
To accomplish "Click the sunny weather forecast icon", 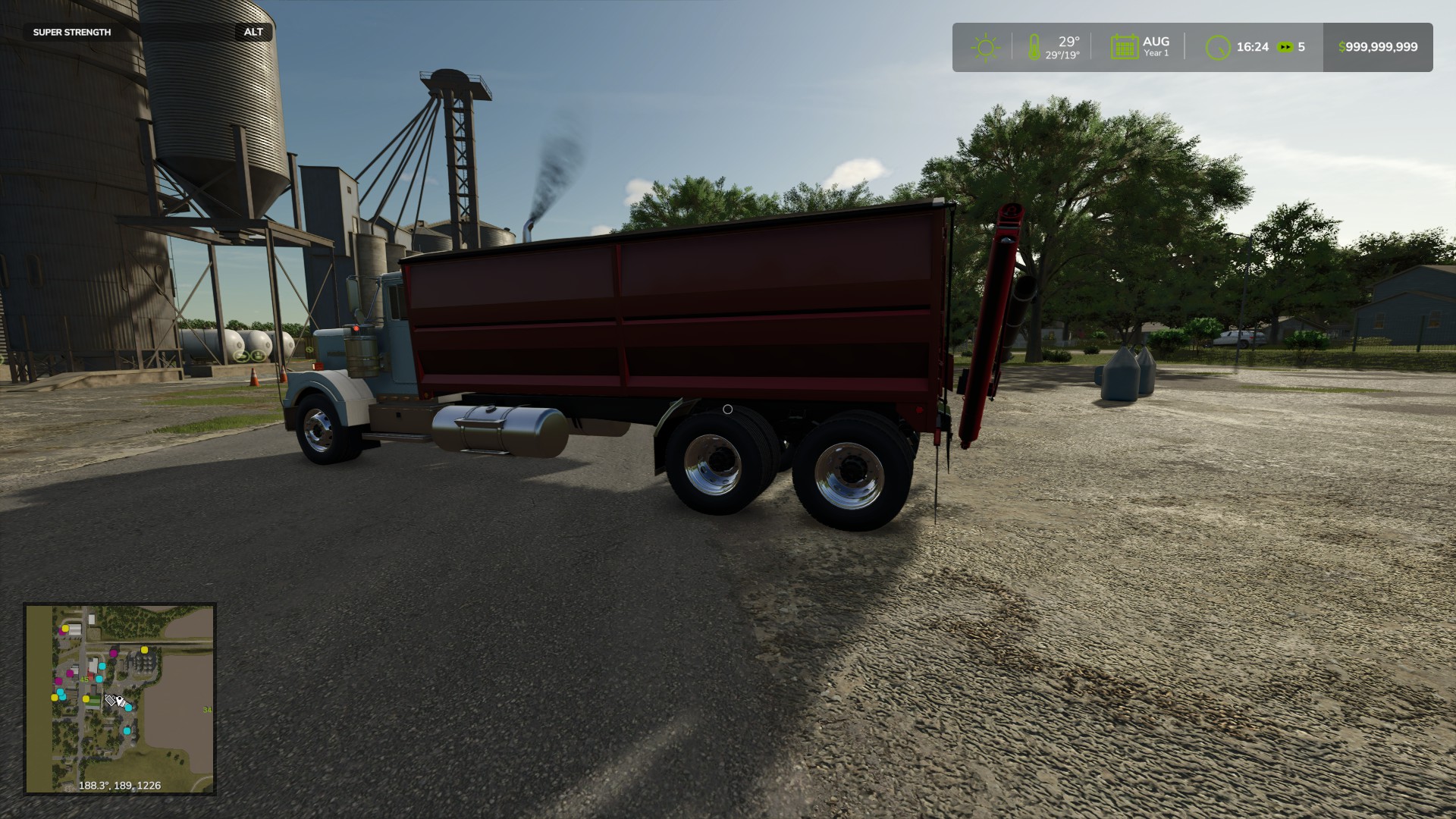I will 985,48.
